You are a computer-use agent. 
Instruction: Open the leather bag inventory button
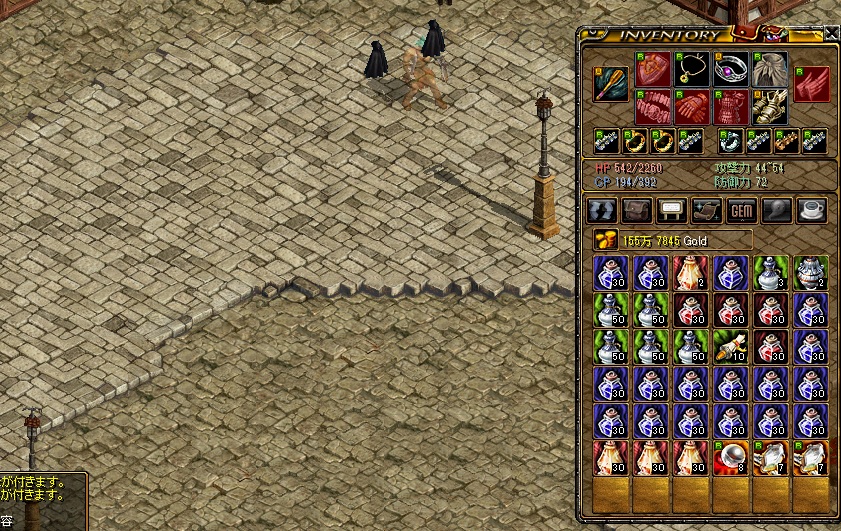637,210
